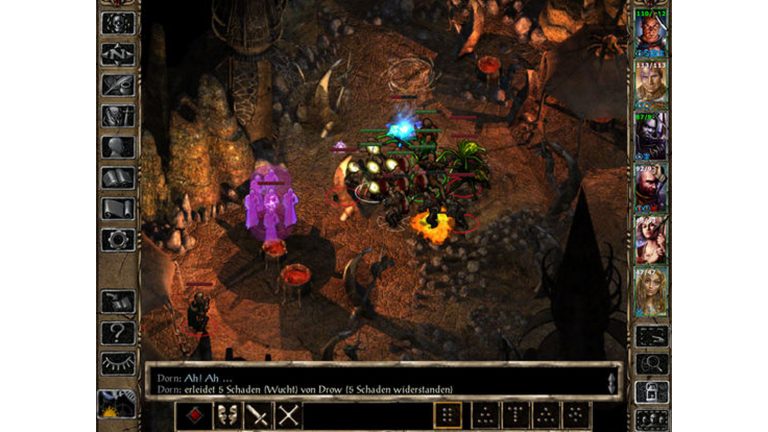Screen dimensions: 768x432
Task: Return to game with the skull button
Action: tap(118, 22)
